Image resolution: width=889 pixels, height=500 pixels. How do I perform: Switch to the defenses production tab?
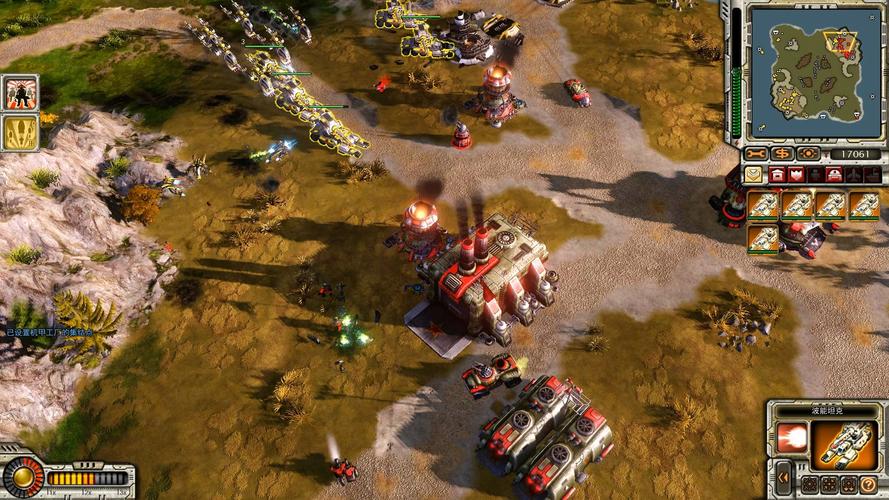tap(796, 175)
